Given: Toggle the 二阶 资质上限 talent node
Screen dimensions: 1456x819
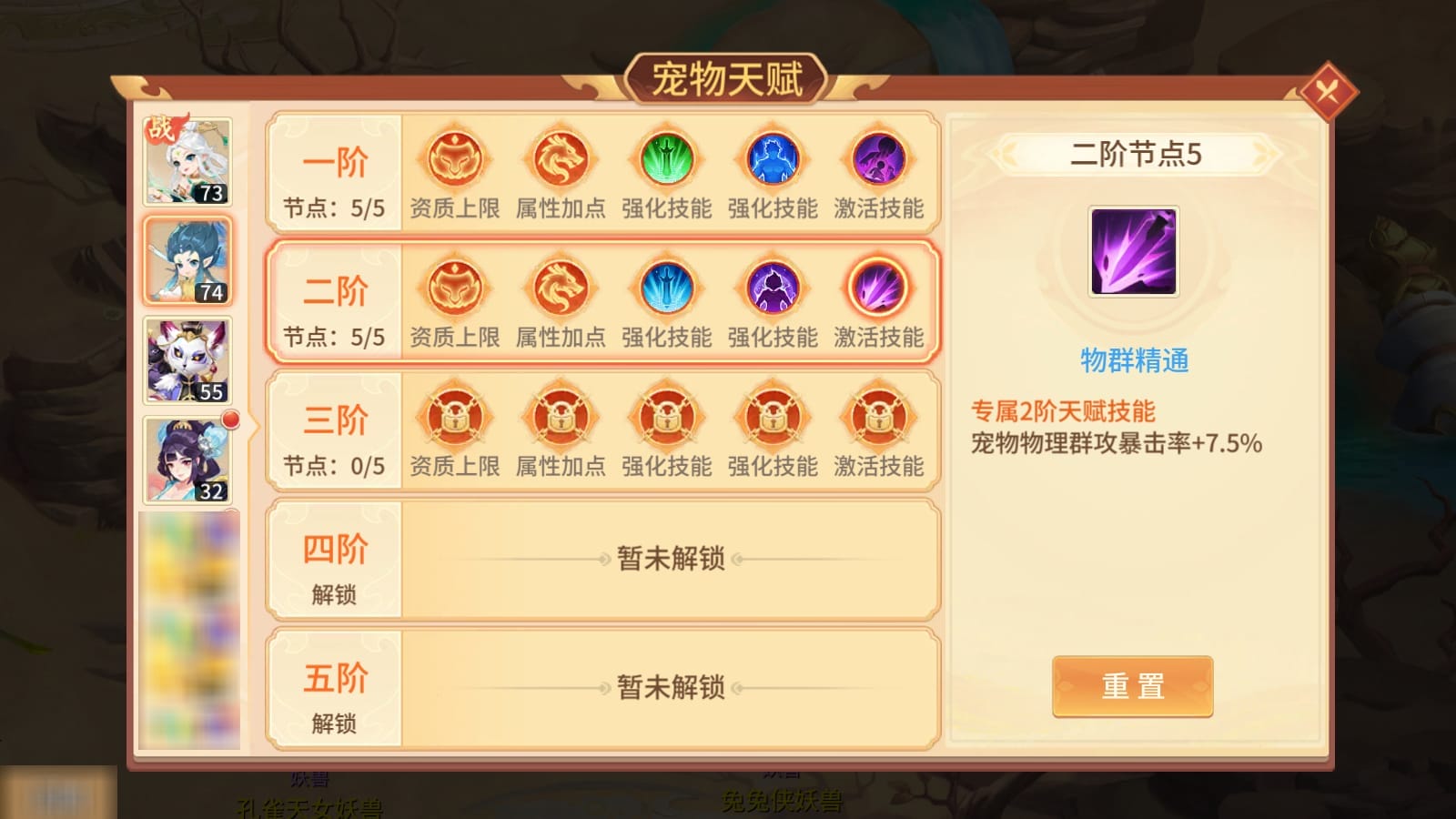Looking at the screenshot, I should pyautogui.click(x=453, y=288).
